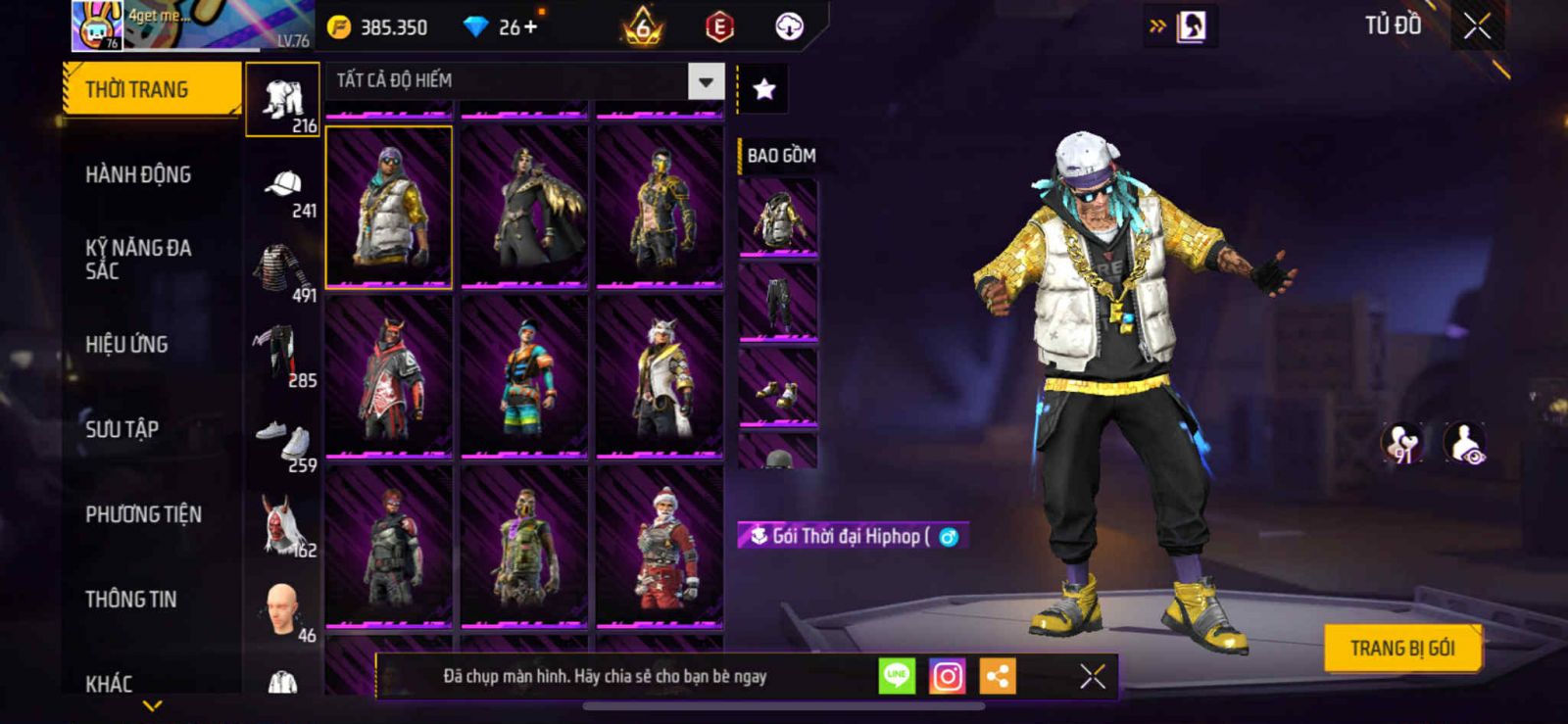This screenshot has height=724, width=1568.
Task: Toggle the character preview eye icon
Action: click(x=1465, y=443)
